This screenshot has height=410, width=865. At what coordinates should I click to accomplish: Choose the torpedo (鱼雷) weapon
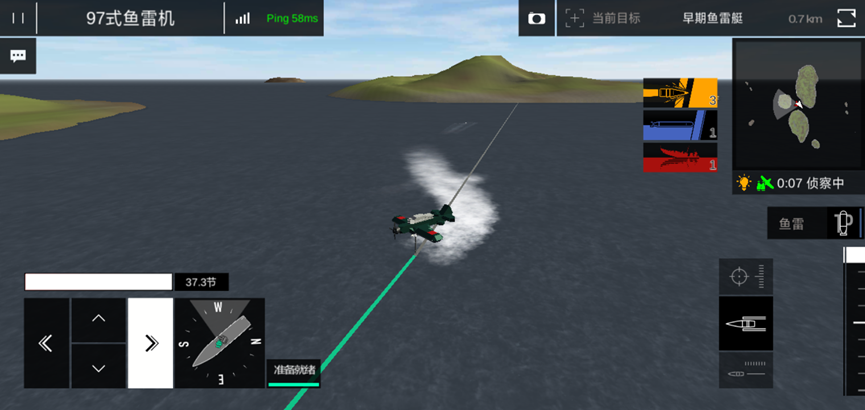812,223
